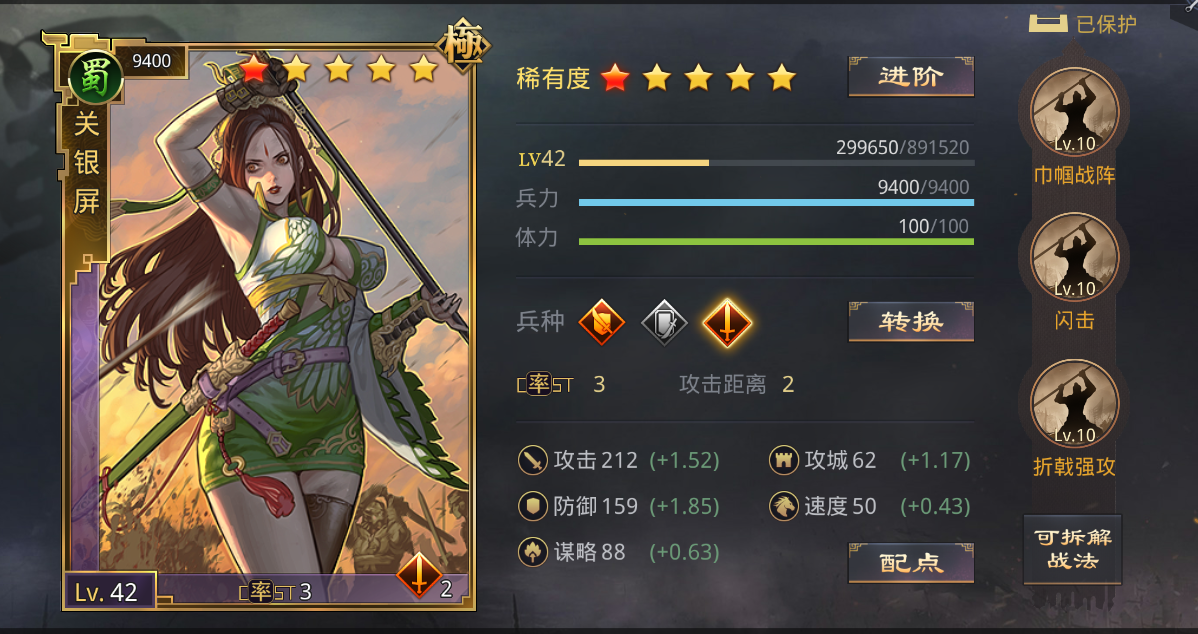The height and width of the screenshot is (634, 1198).
Task: Choose the grey troop type icon
Action: pos(664,322)
